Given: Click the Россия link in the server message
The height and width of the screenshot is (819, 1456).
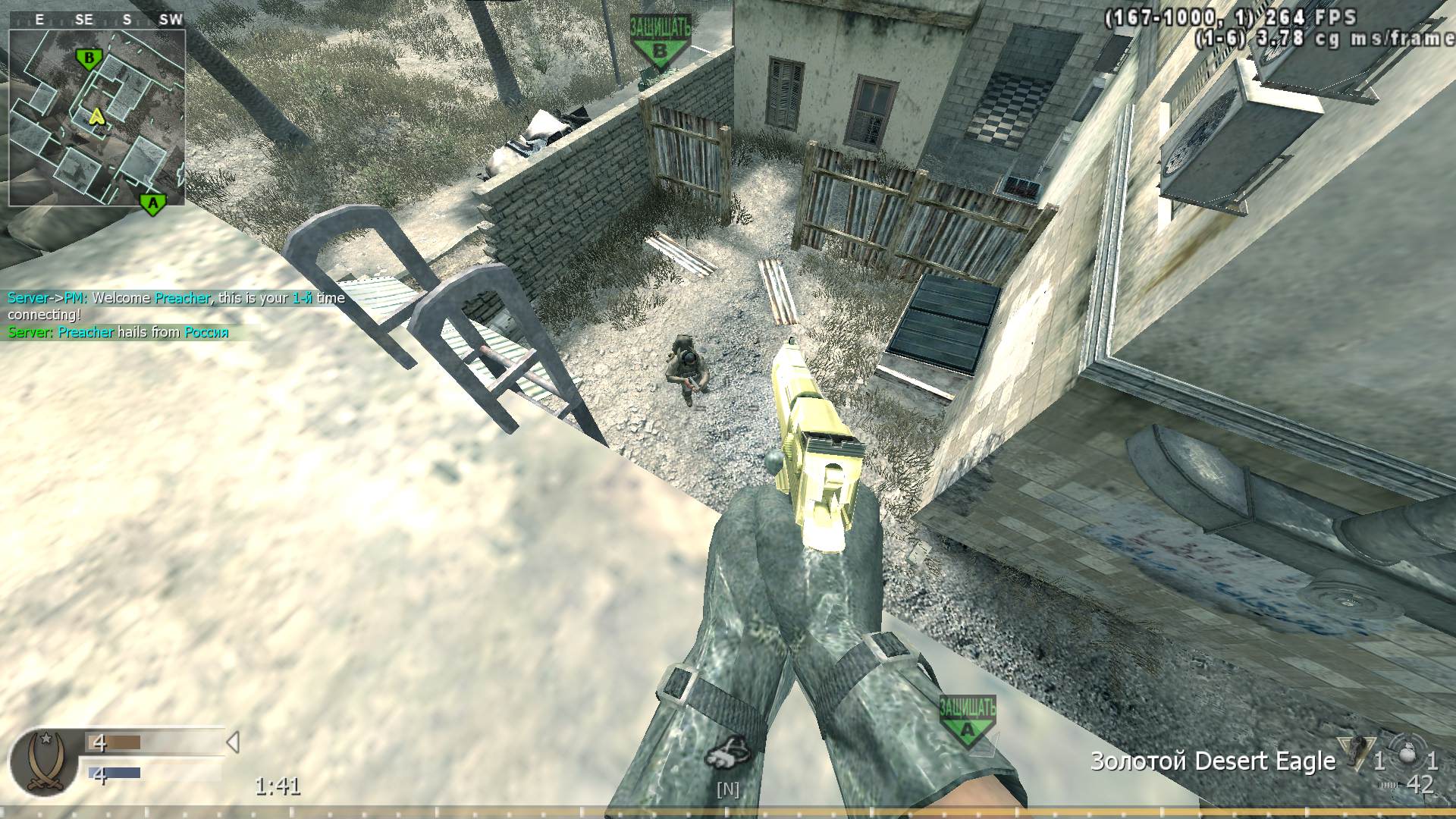Looking at the screenshot, I should click(x=206, y=332).
